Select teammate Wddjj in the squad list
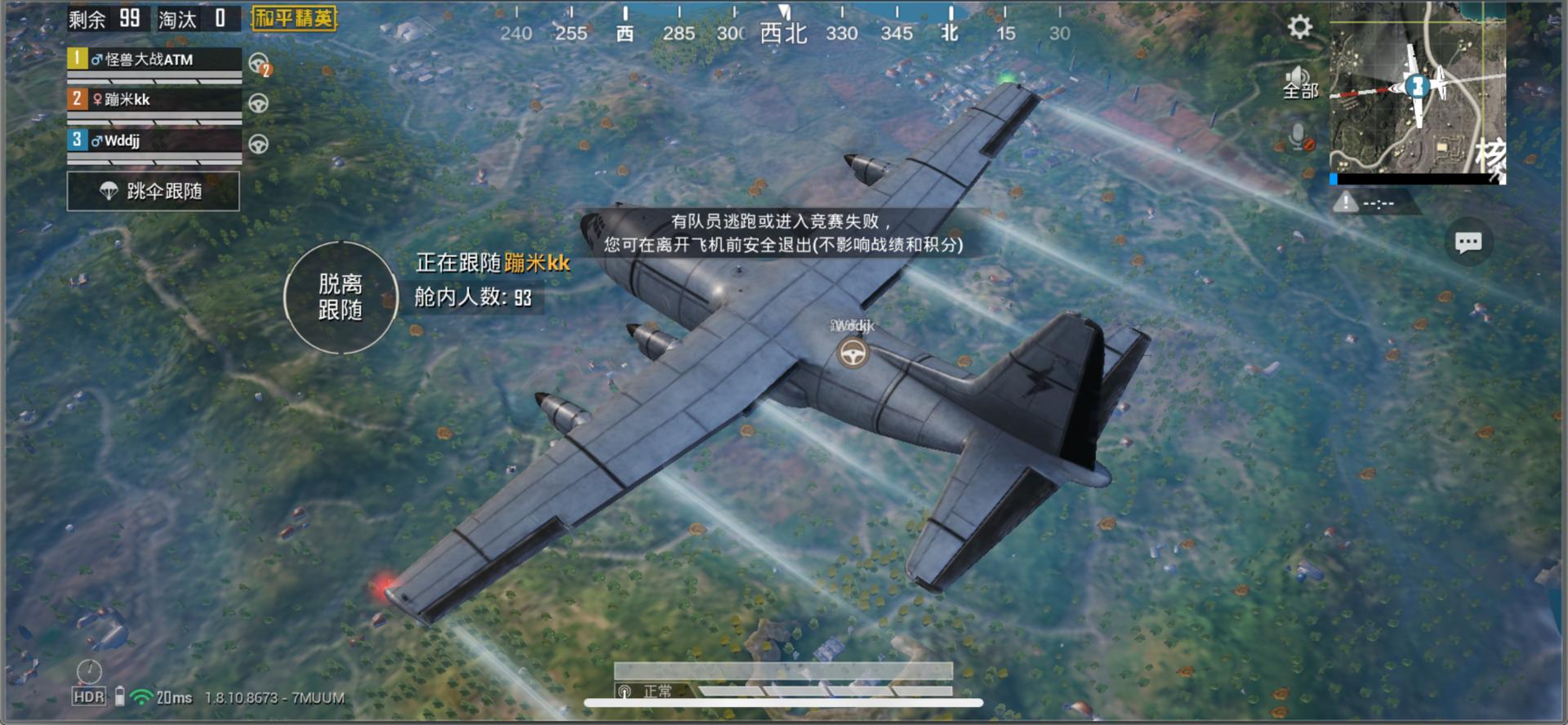1568x725 pixels. 147,142
